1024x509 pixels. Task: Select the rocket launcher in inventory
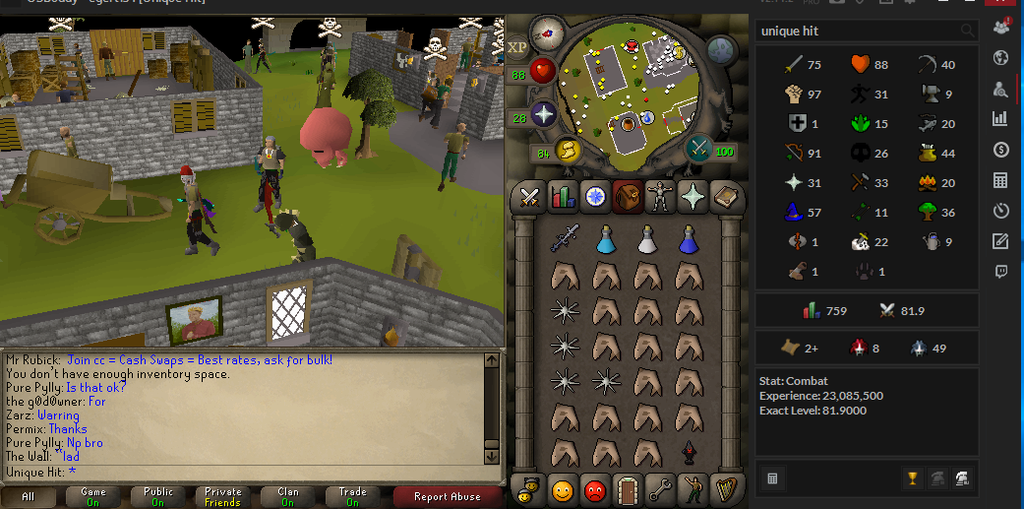pyautogui.click(x=565, y=239)
